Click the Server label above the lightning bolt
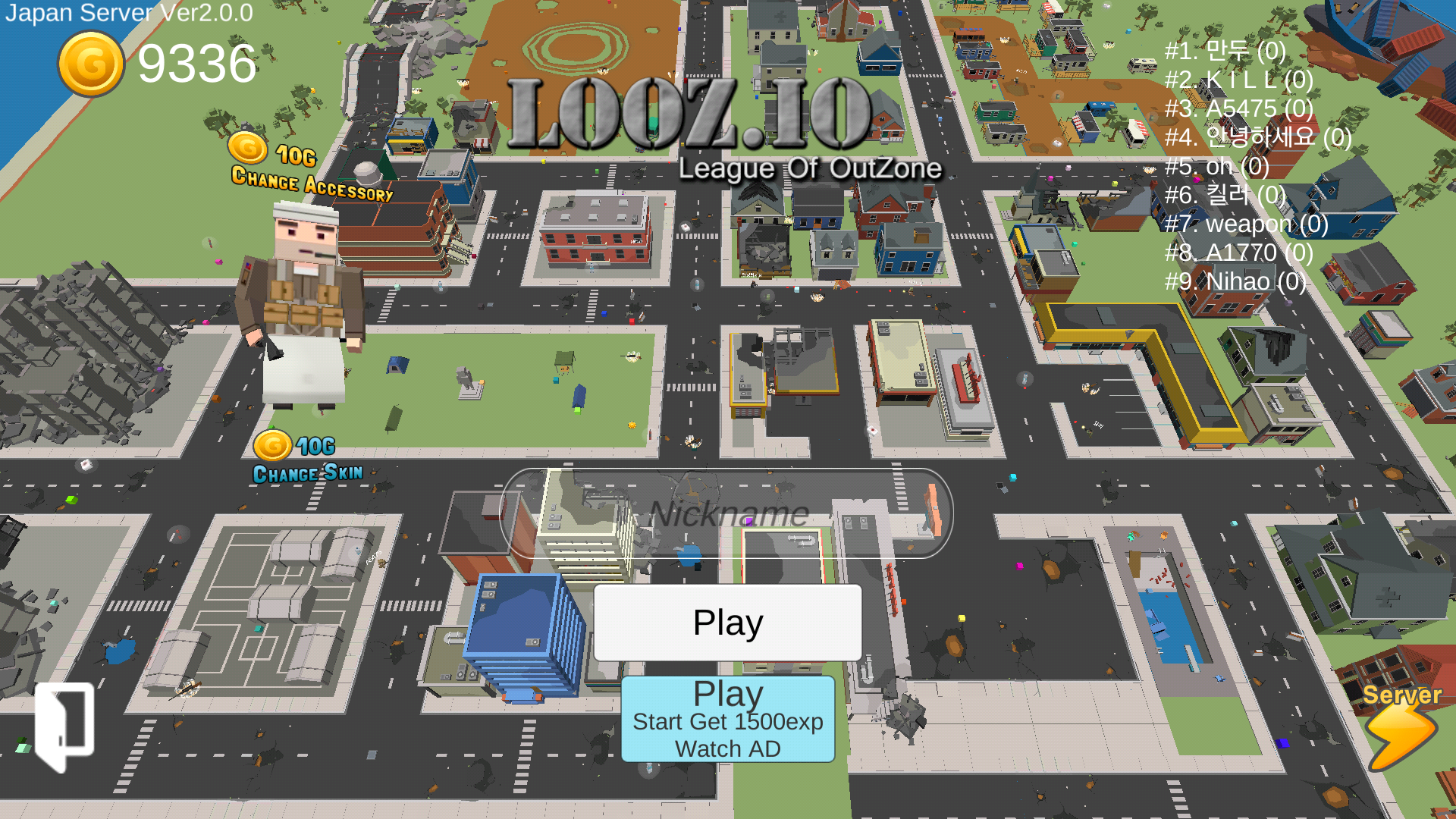This screenshot has width=1456, height=819. [1401, 694]
